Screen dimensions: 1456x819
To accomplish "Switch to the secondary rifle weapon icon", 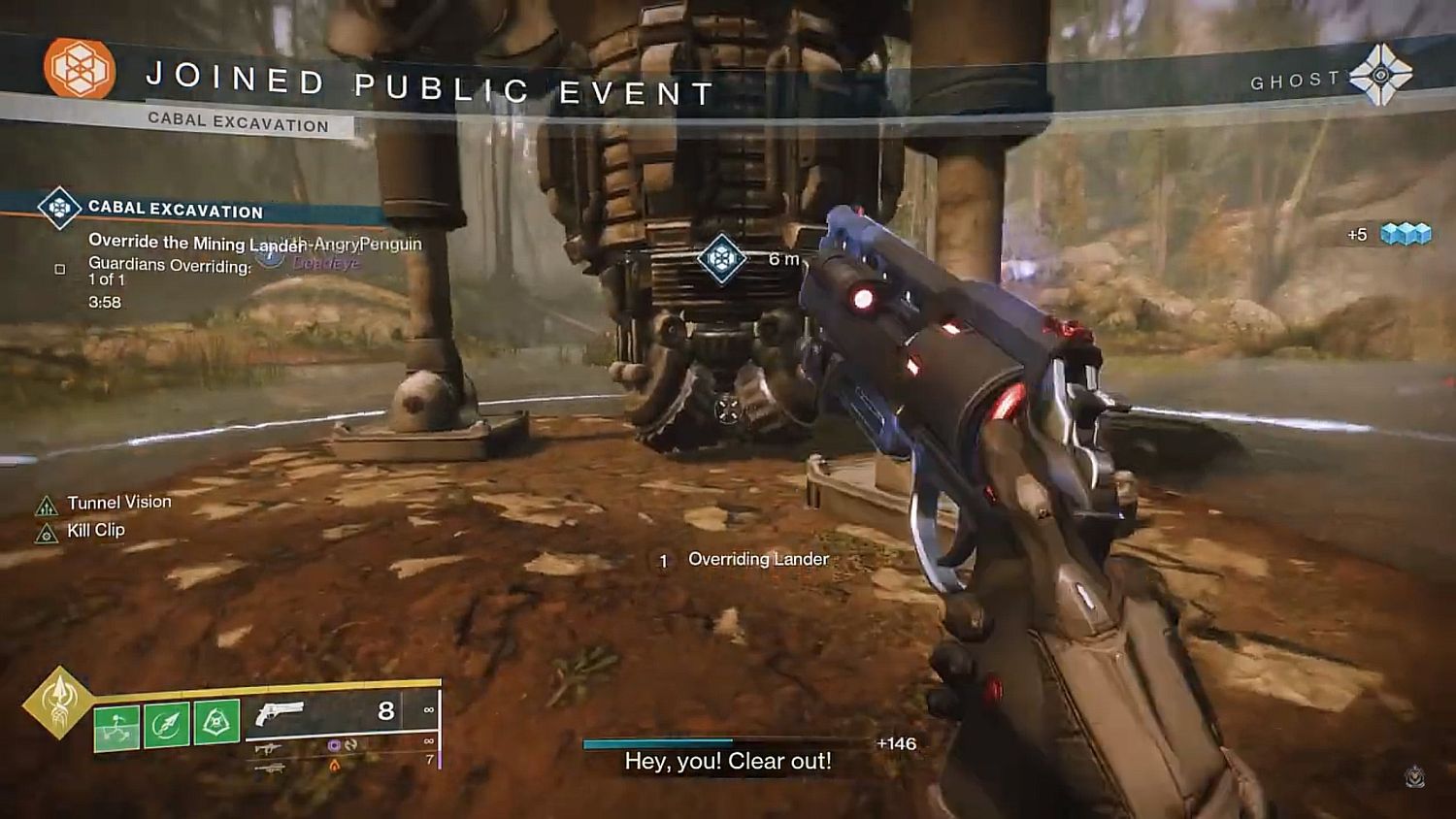I will [x=269, y=748].
